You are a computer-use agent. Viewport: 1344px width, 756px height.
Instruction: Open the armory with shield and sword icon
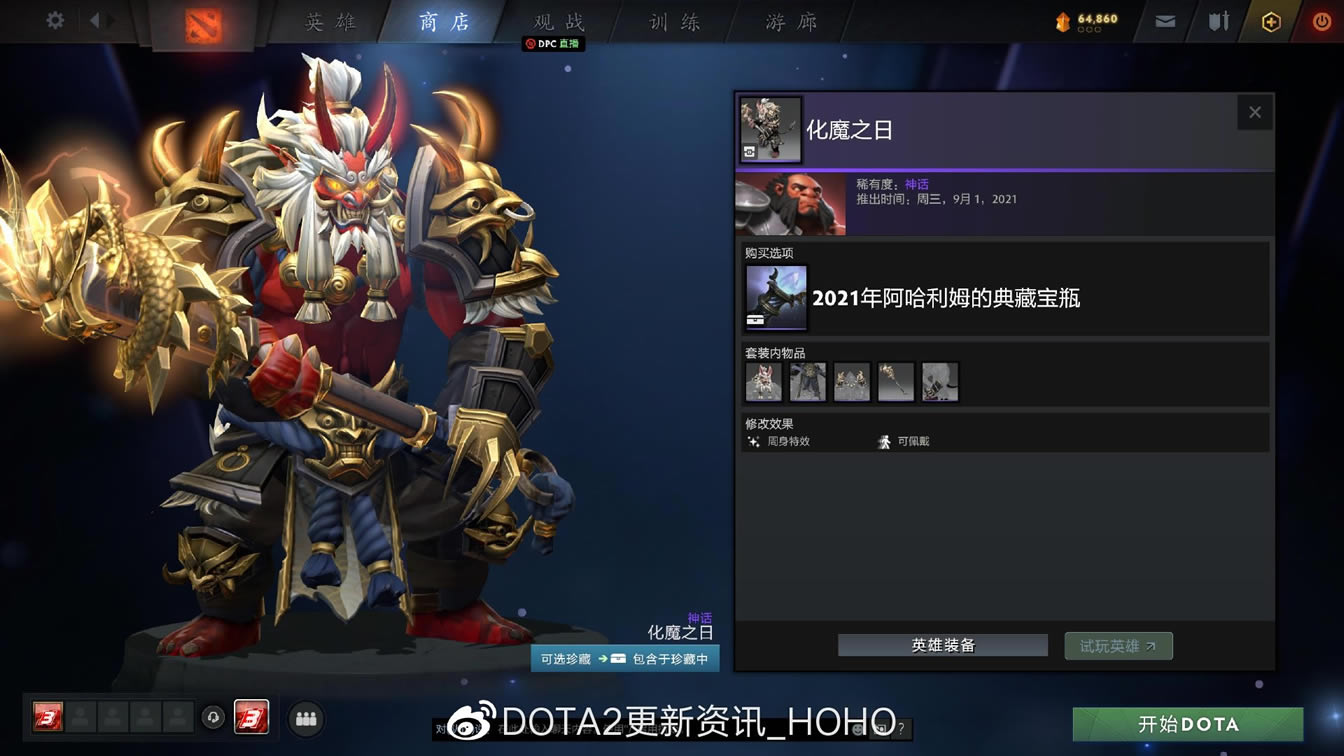[x=1218, y=20]
